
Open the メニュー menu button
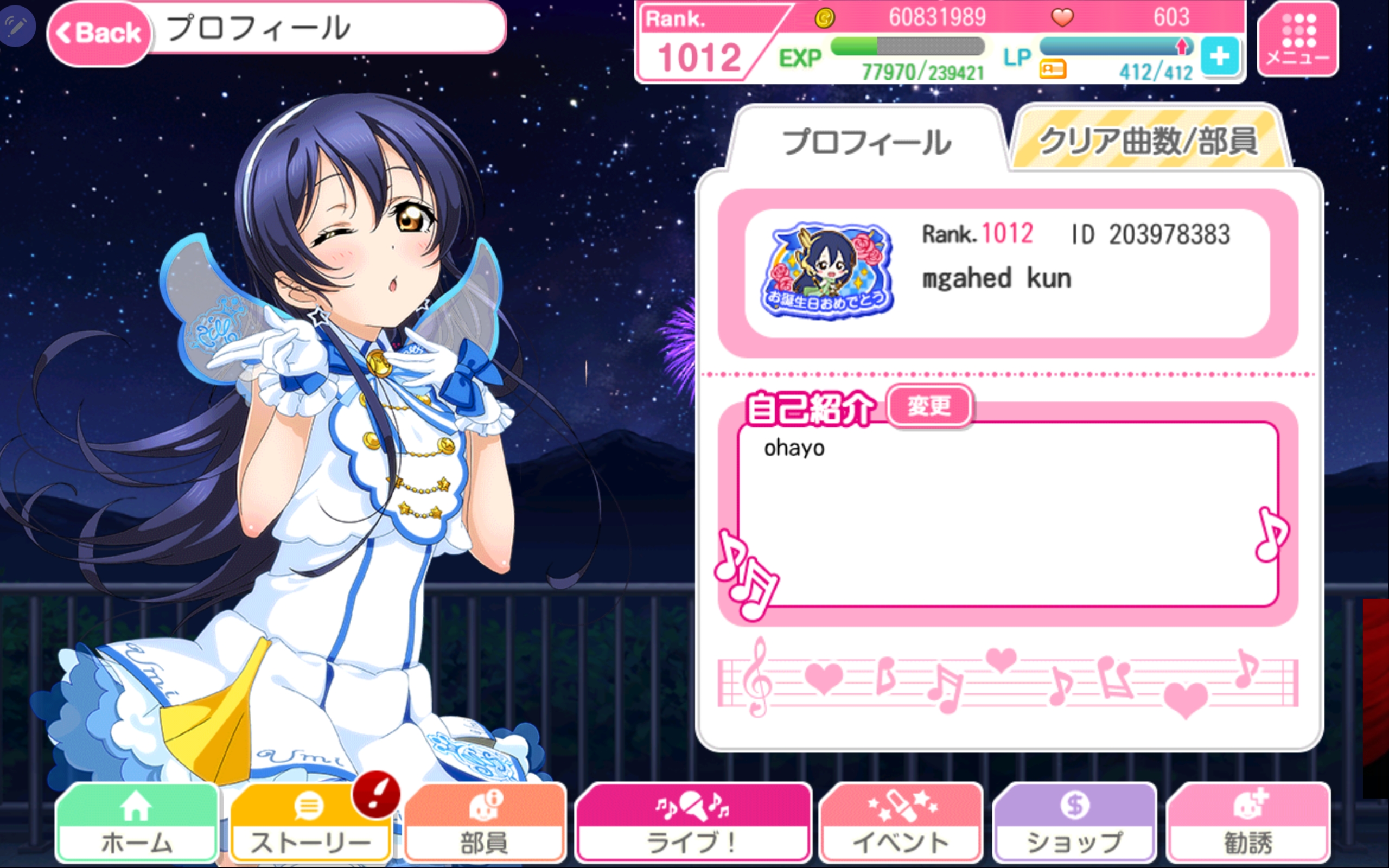1297,39
